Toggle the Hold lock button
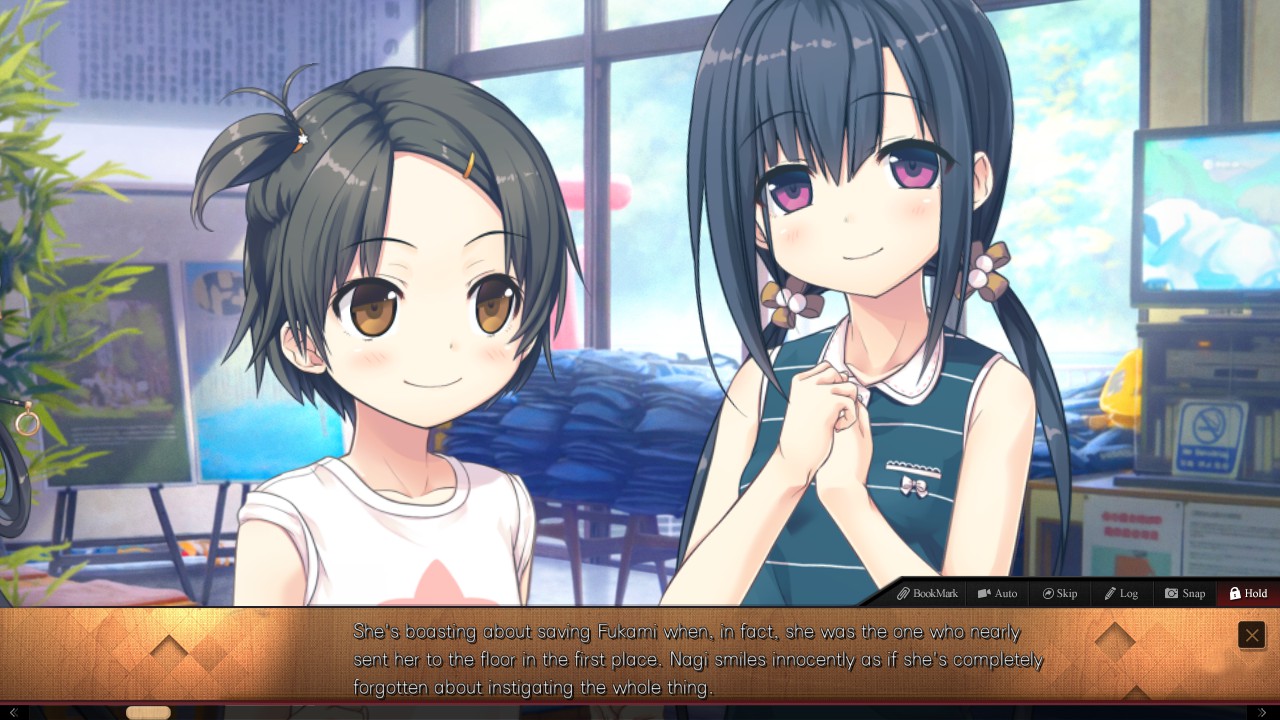This screenshot has width=1280, height=720. coord(1247,593)
